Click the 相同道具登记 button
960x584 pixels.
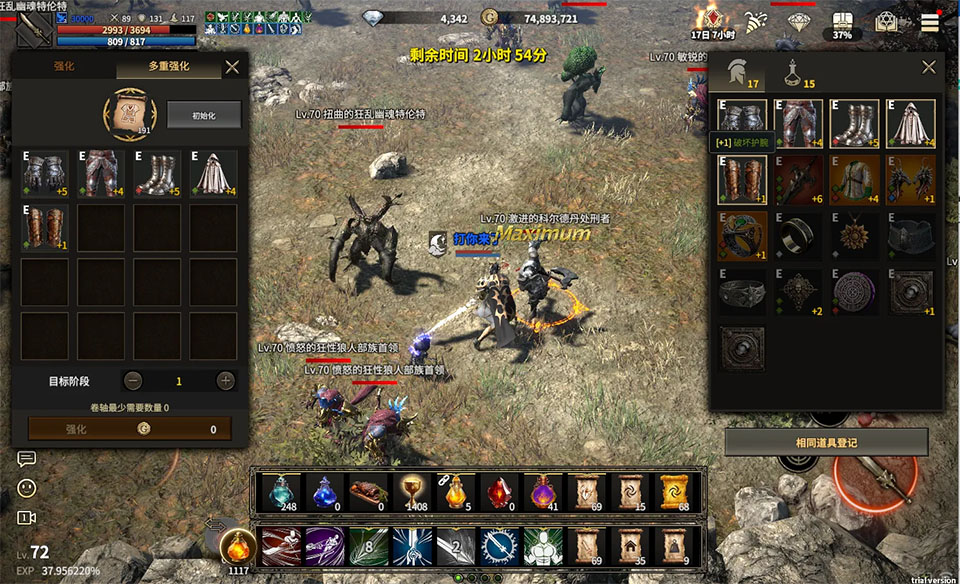tap(826, 442)
